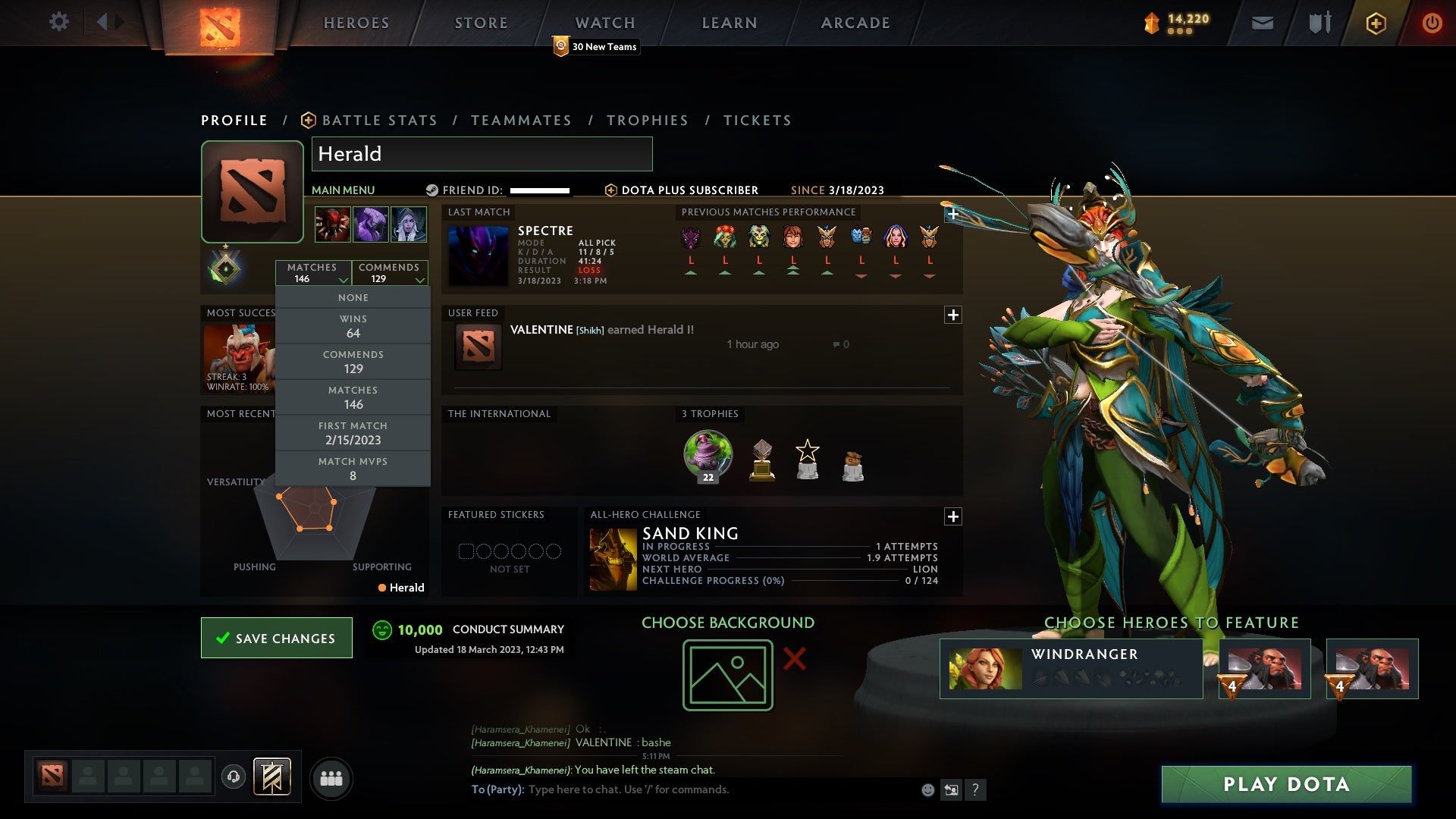Viewport: 1456px width, 819px height.
Task: Switch to the Trophies tab
Action: pos(647,120)
